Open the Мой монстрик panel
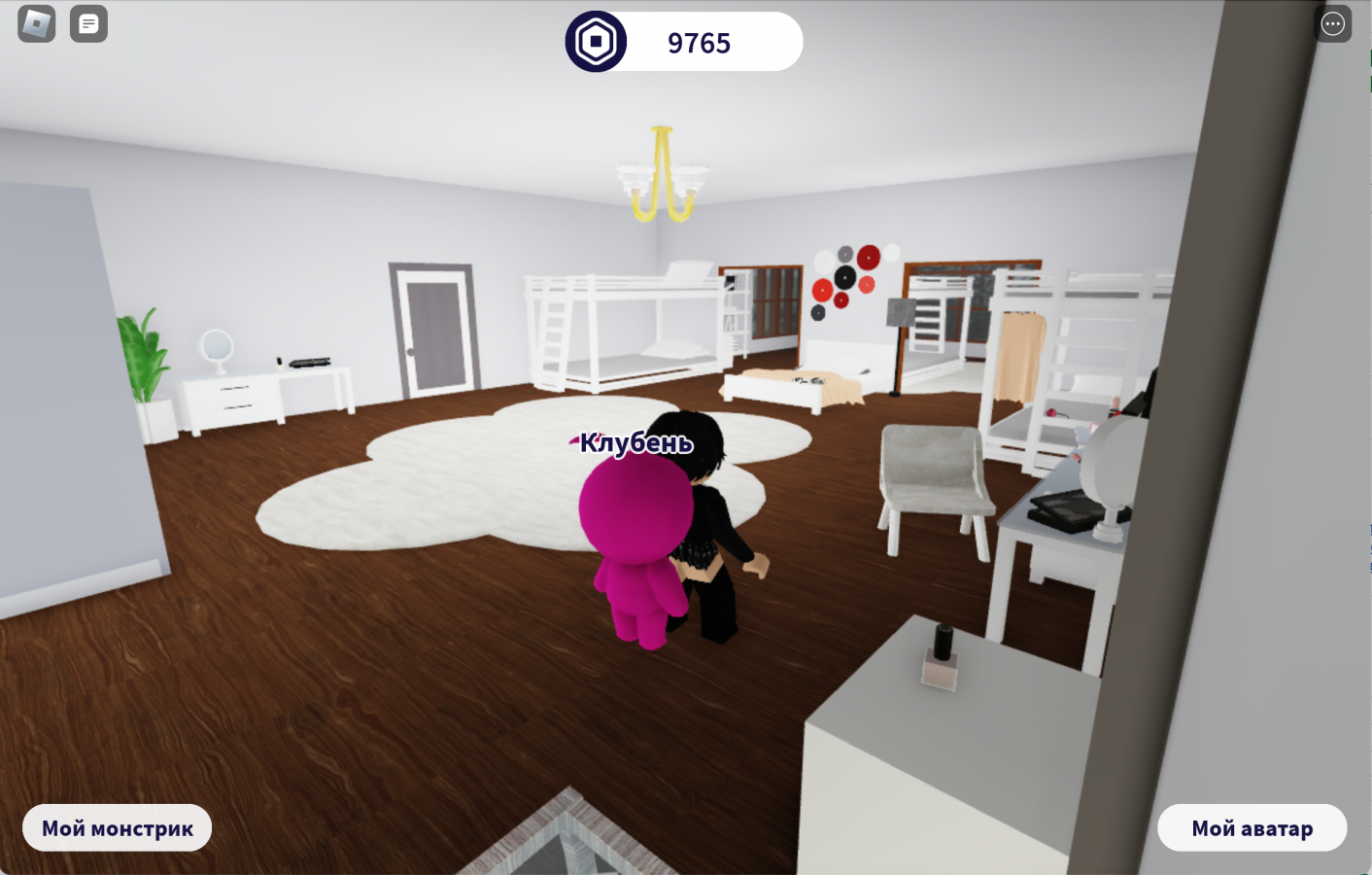Viewport: 1372px width, 875px height. [x=118, y=828]
